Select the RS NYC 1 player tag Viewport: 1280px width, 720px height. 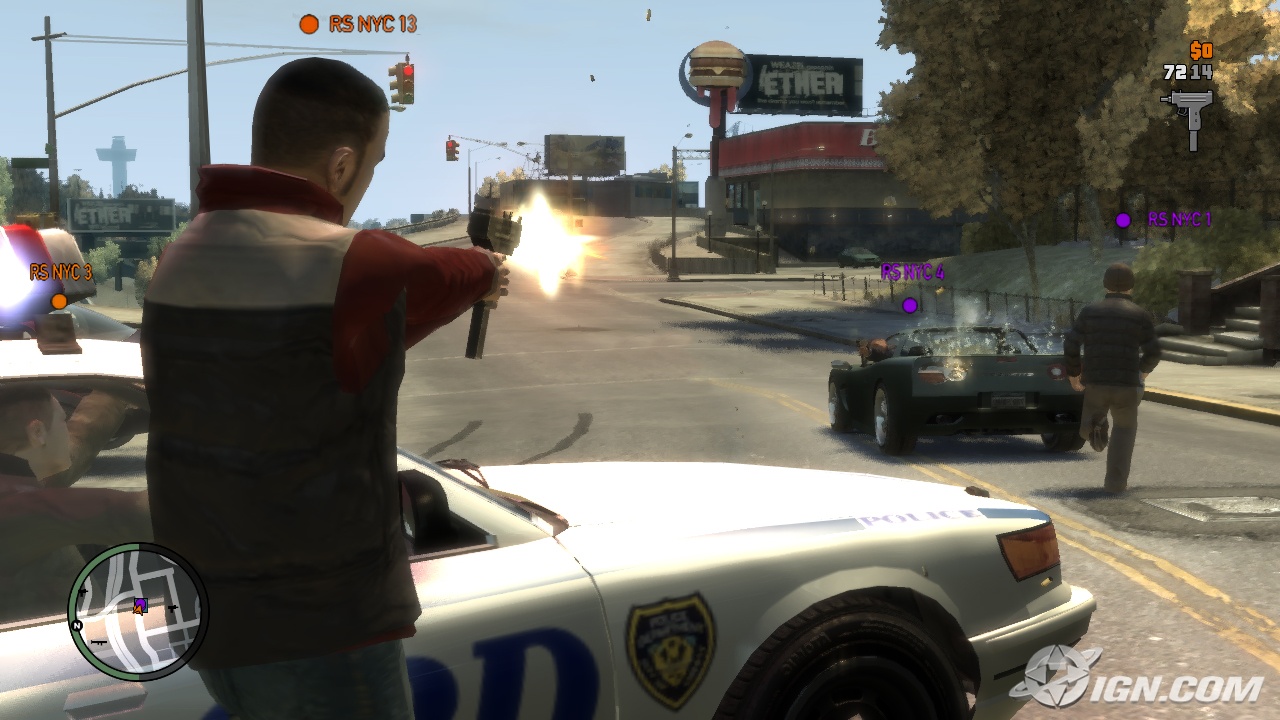[1178, 219]
